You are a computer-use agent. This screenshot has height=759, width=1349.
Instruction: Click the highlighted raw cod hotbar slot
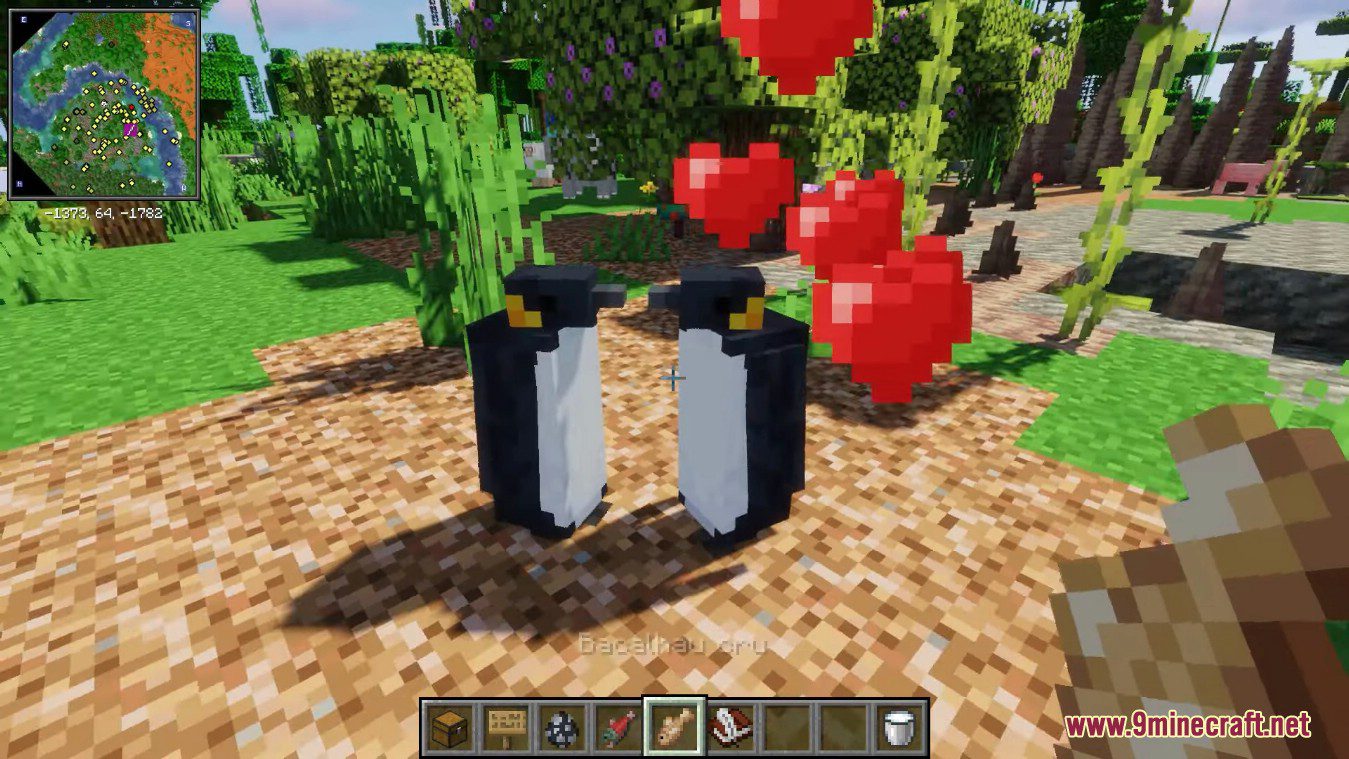click(673, 727)
